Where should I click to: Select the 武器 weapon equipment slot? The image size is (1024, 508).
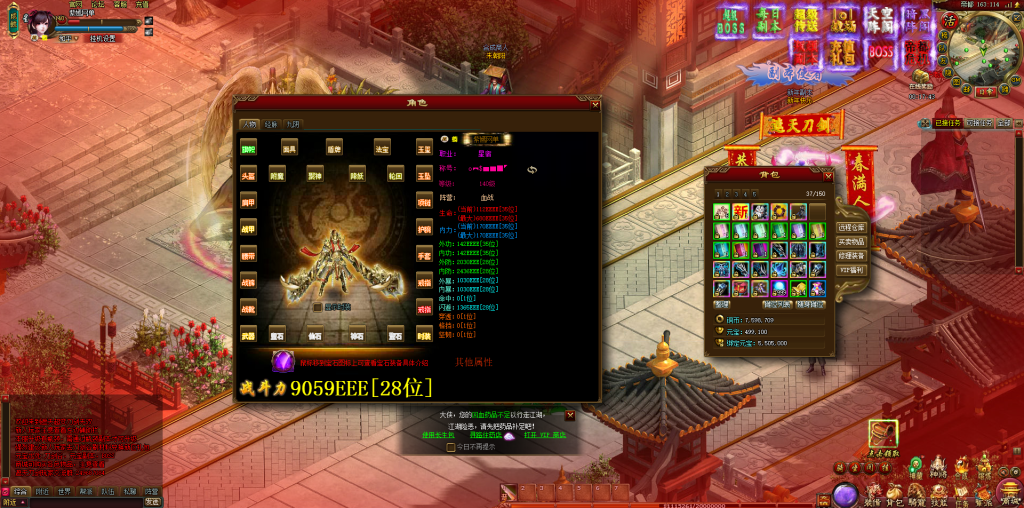pos(249,335)
